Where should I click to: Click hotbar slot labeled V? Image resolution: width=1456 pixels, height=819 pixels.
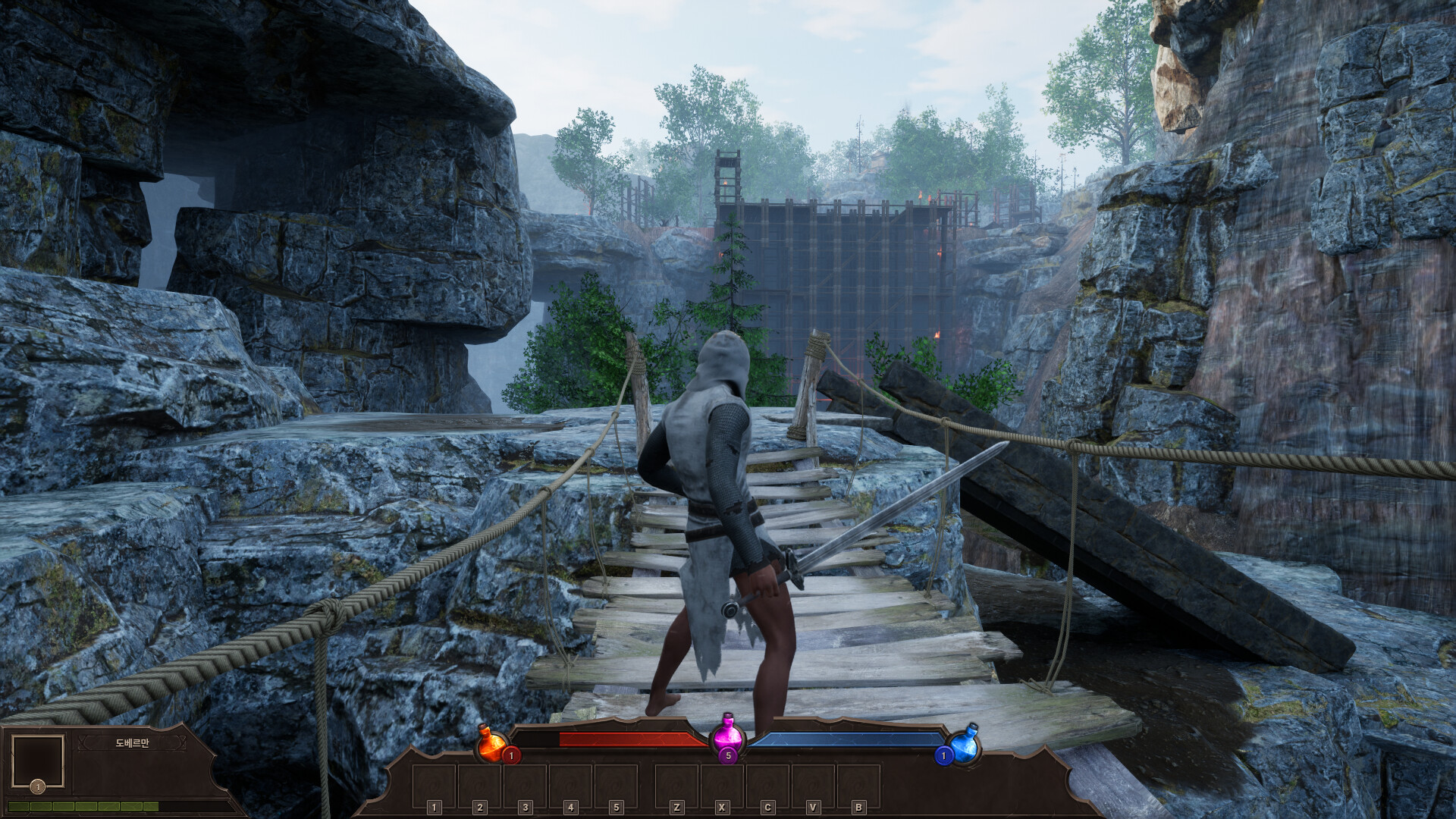(812, 785)
